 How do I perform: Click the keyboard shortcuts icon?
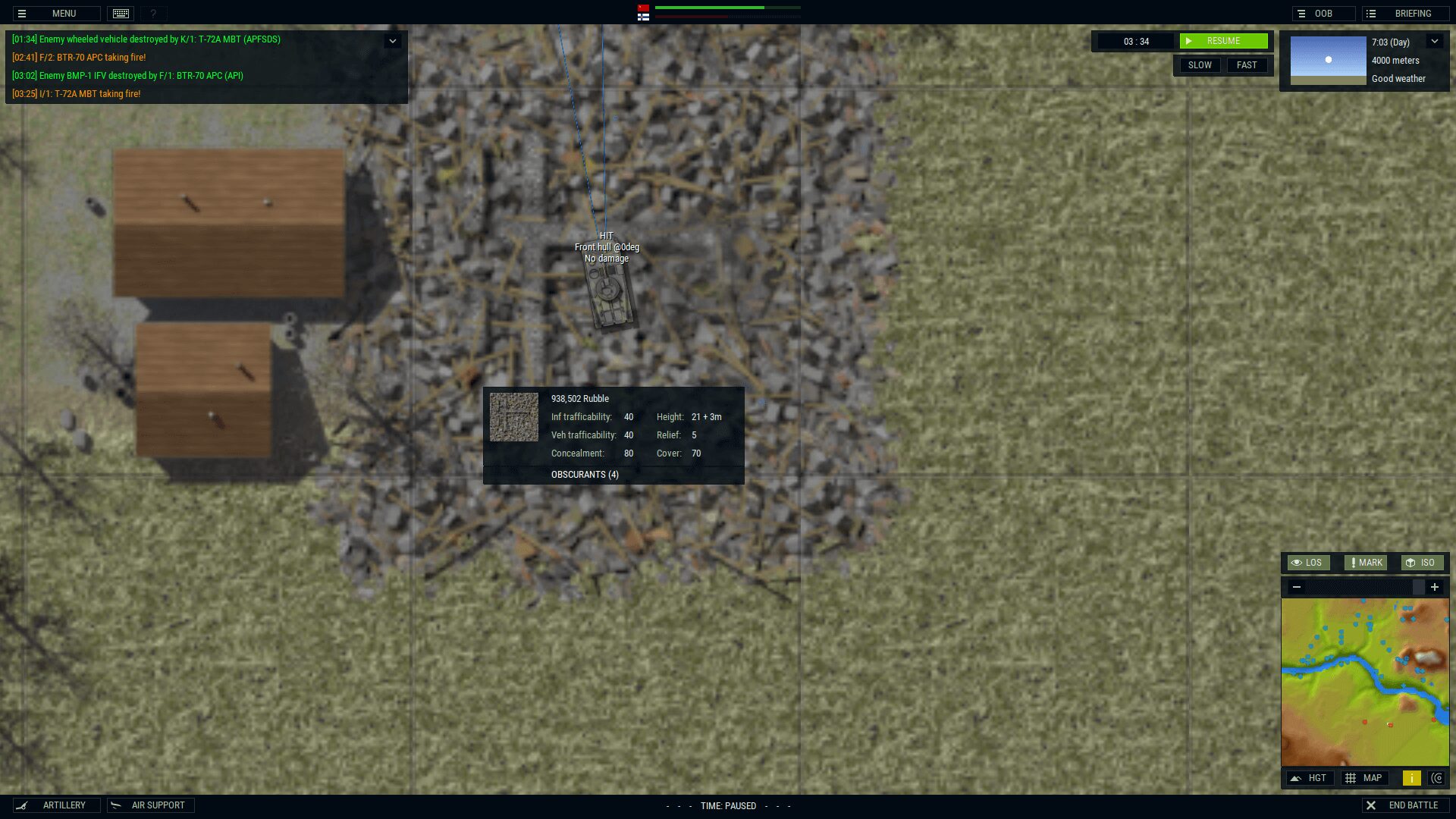coord(121,14)
